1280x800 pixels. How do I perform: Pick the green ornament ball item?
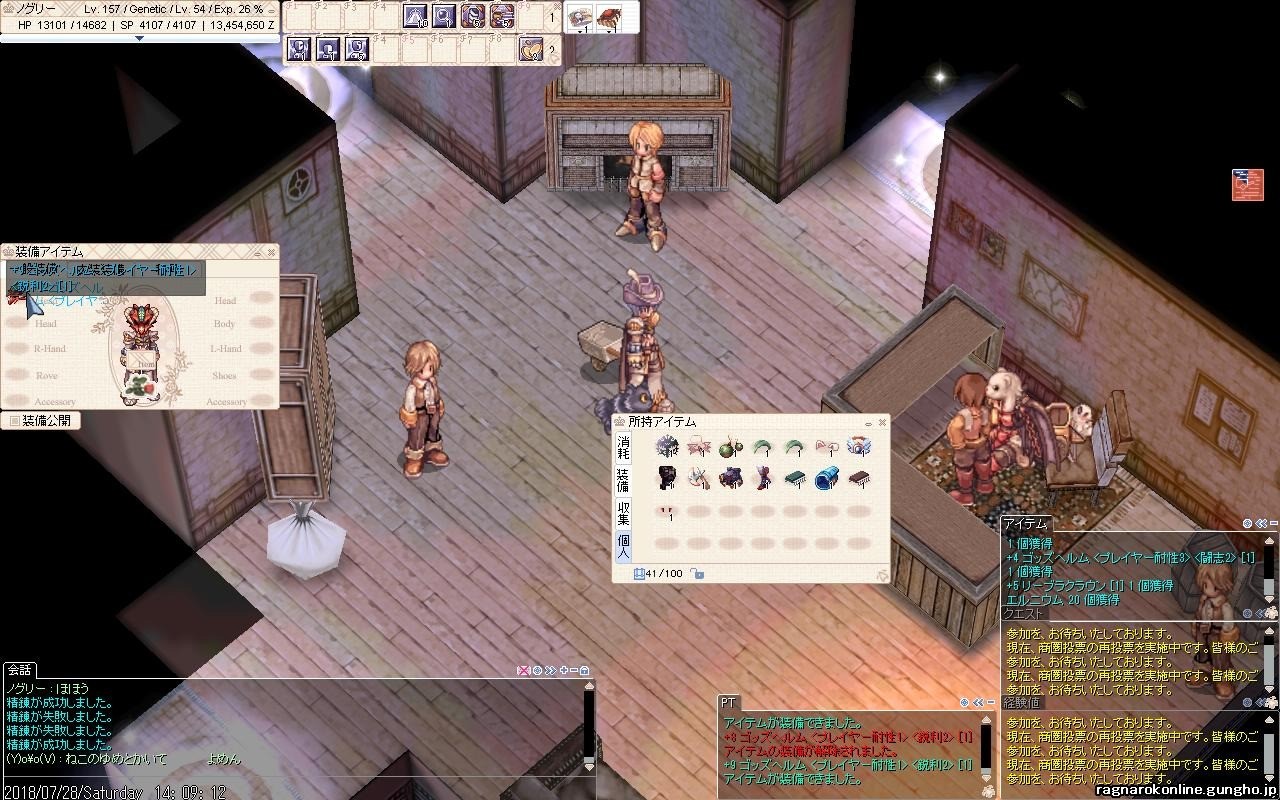731,447
